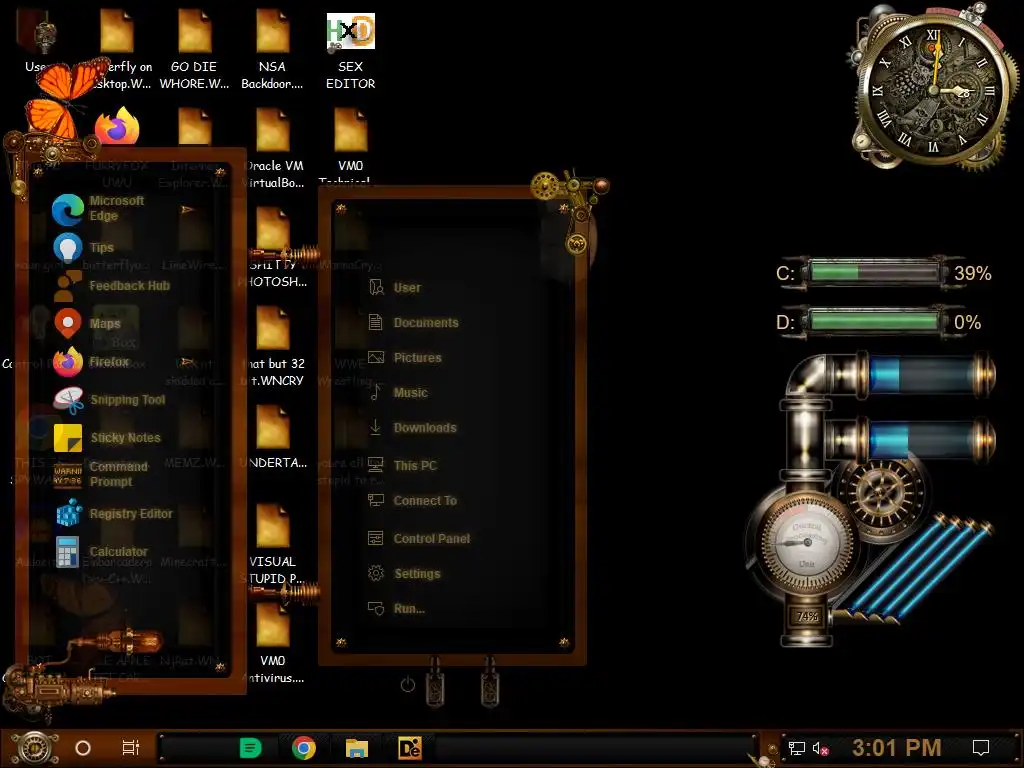Open the Downloads folder entry
Viewport: 1024px width, 768px height.
tap(423, 428)
